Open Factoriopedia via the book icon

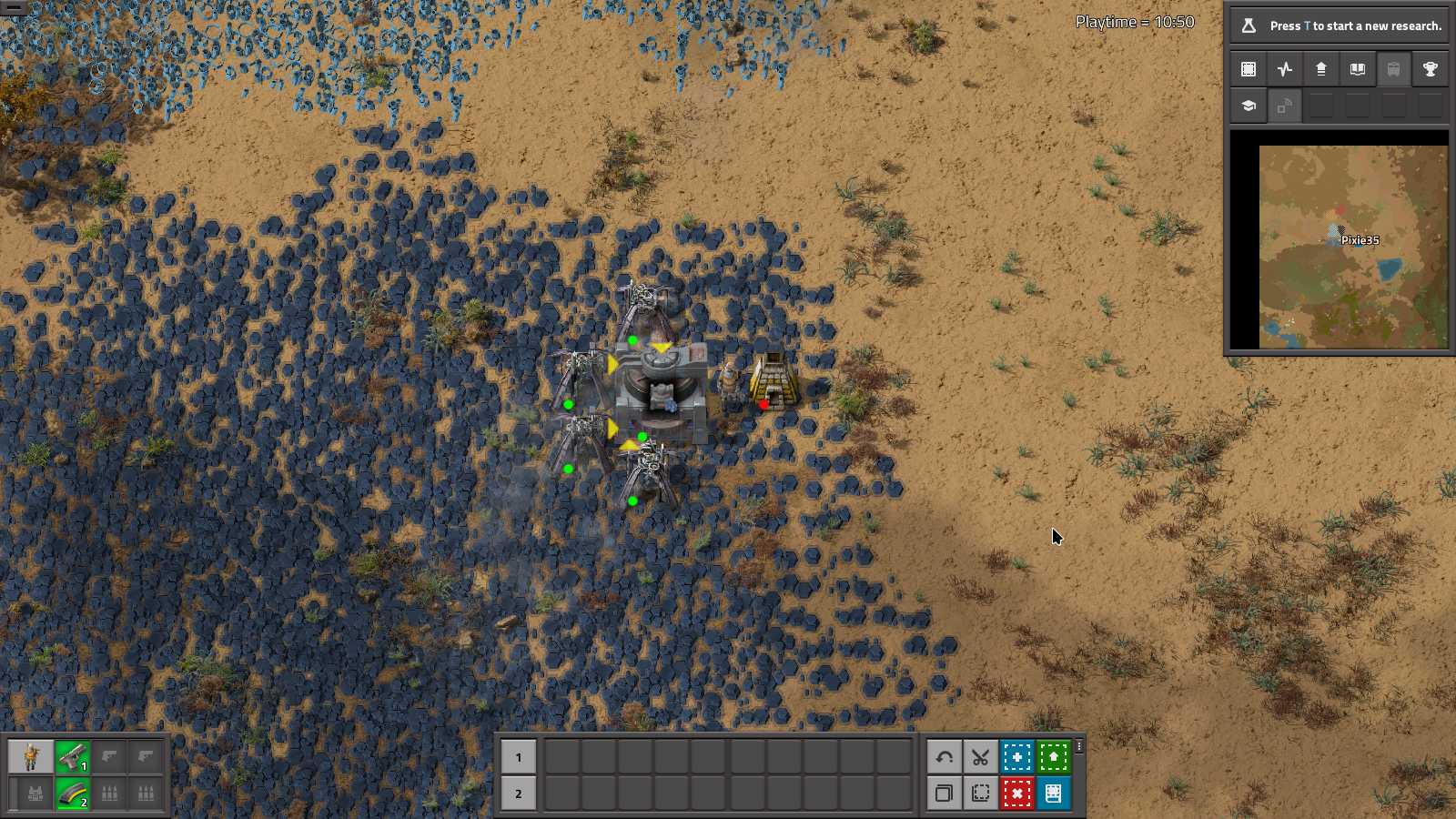pyautogui.click(x=1357, y=68)
